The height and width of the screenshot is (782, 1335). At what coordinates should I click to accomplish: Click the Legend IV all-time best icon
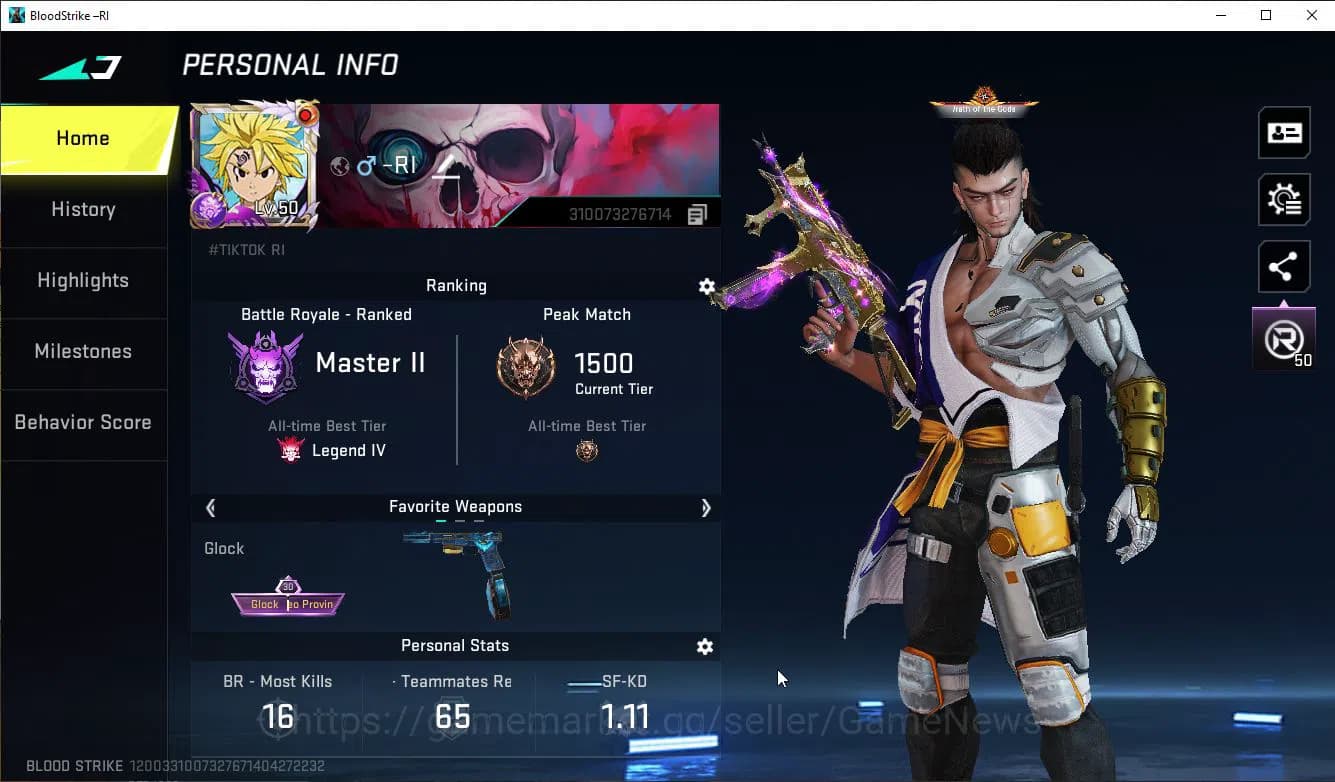coord(291,449)
